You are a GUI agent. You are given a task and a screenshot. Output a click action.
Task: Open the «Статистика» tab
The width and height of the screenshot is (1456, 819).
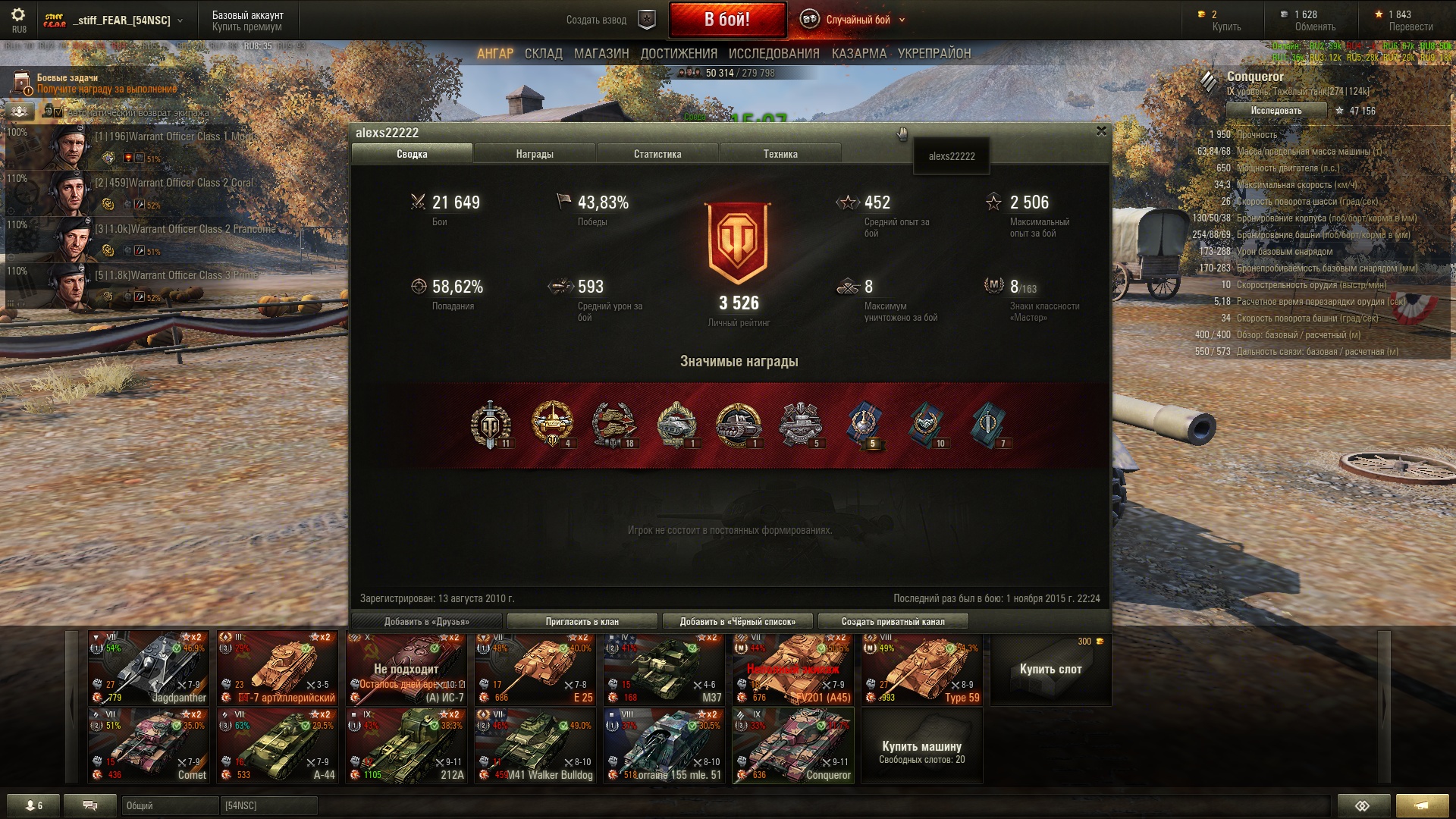(657, 154)
